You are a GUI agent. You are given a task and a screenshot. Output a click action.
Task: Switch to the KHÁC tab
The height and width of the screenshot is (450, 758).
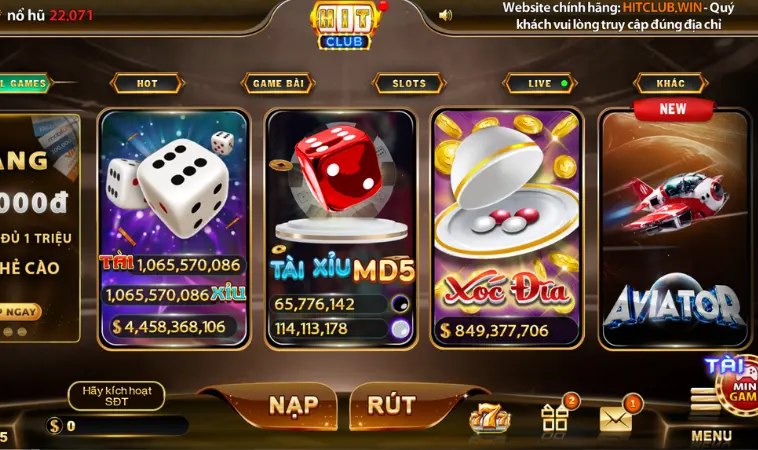click(x=670, y=84)
